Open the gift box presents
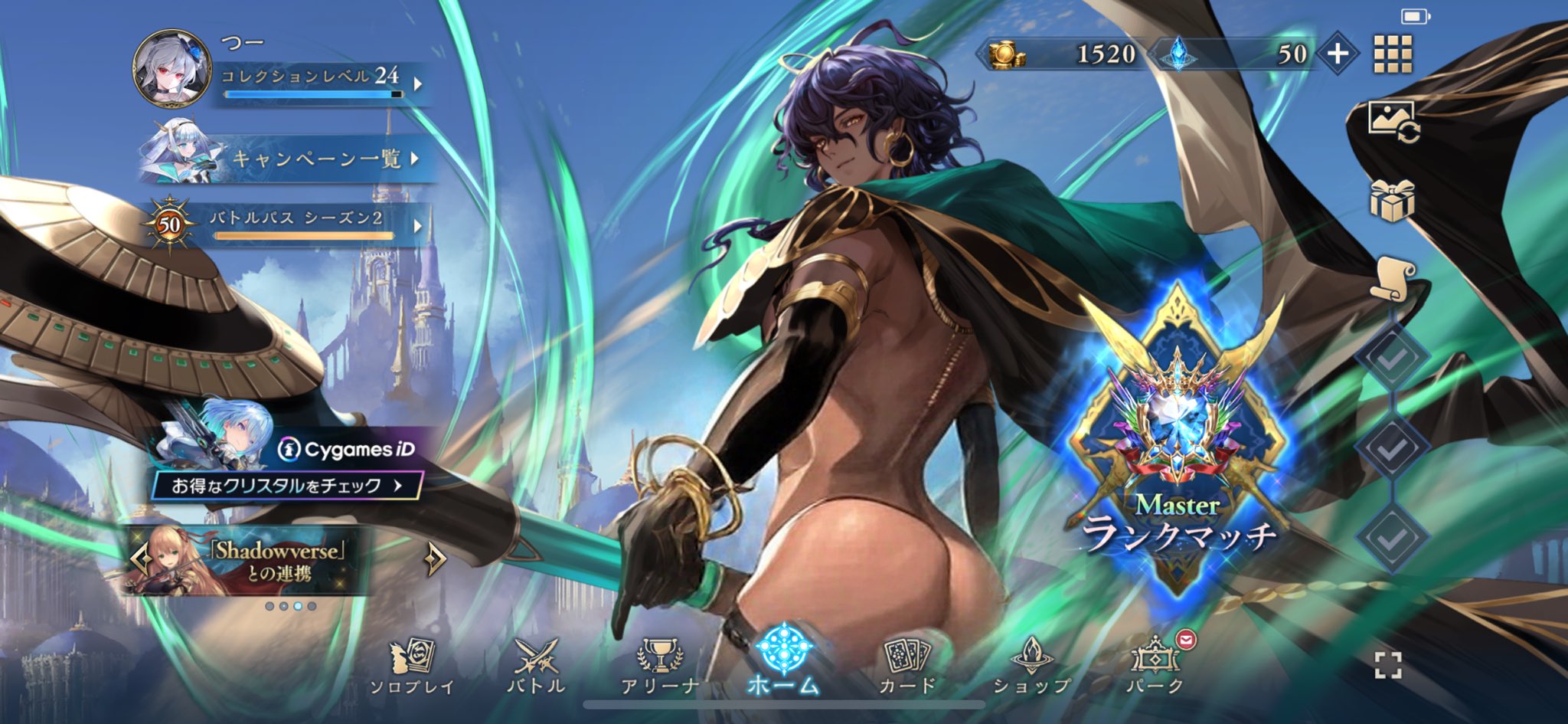 (1391, 201)
